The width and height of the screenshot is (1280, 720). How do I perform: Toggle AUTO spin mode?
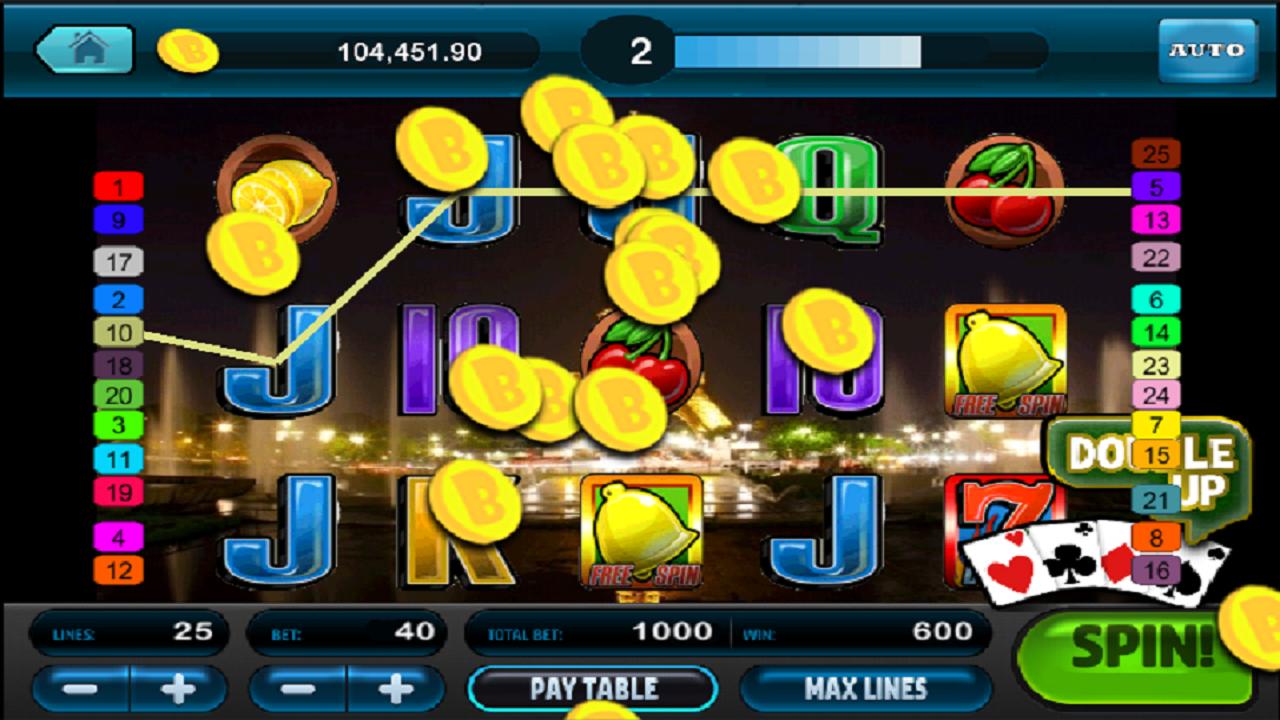(x=1207, y=48)
